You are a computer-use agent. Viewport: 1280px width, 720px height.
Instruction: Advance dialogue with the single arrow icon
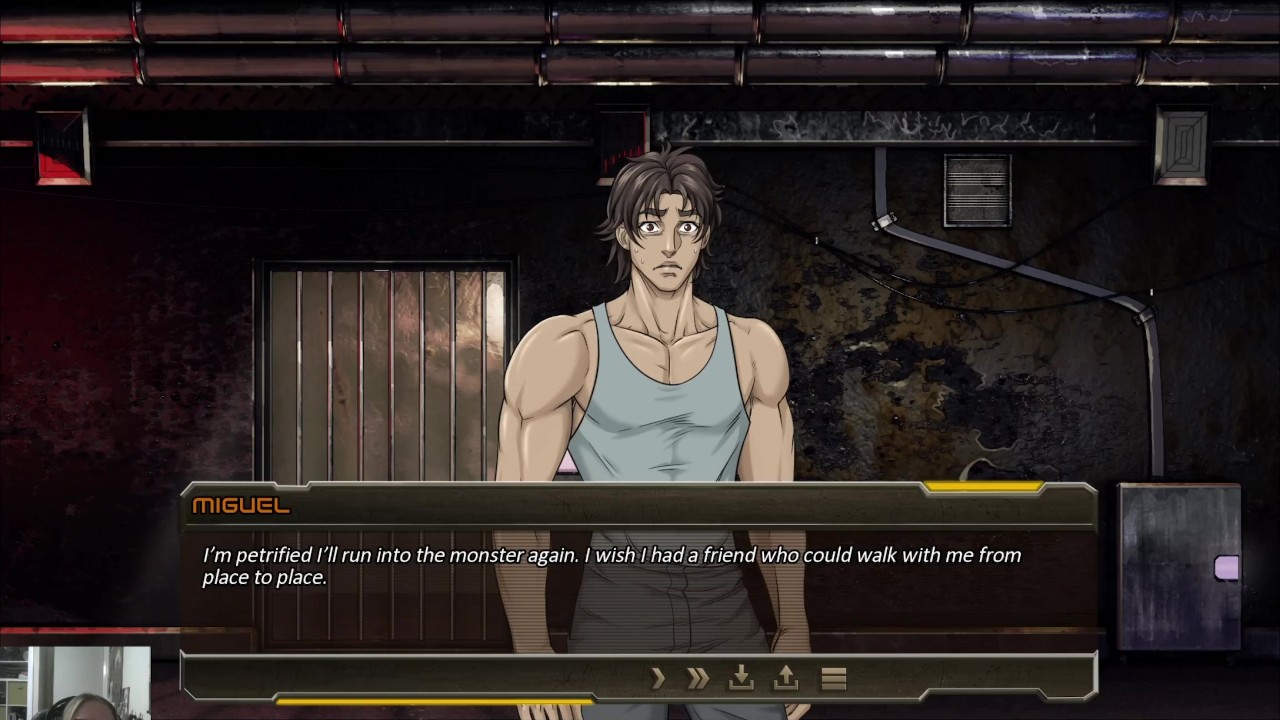[658, 679]
